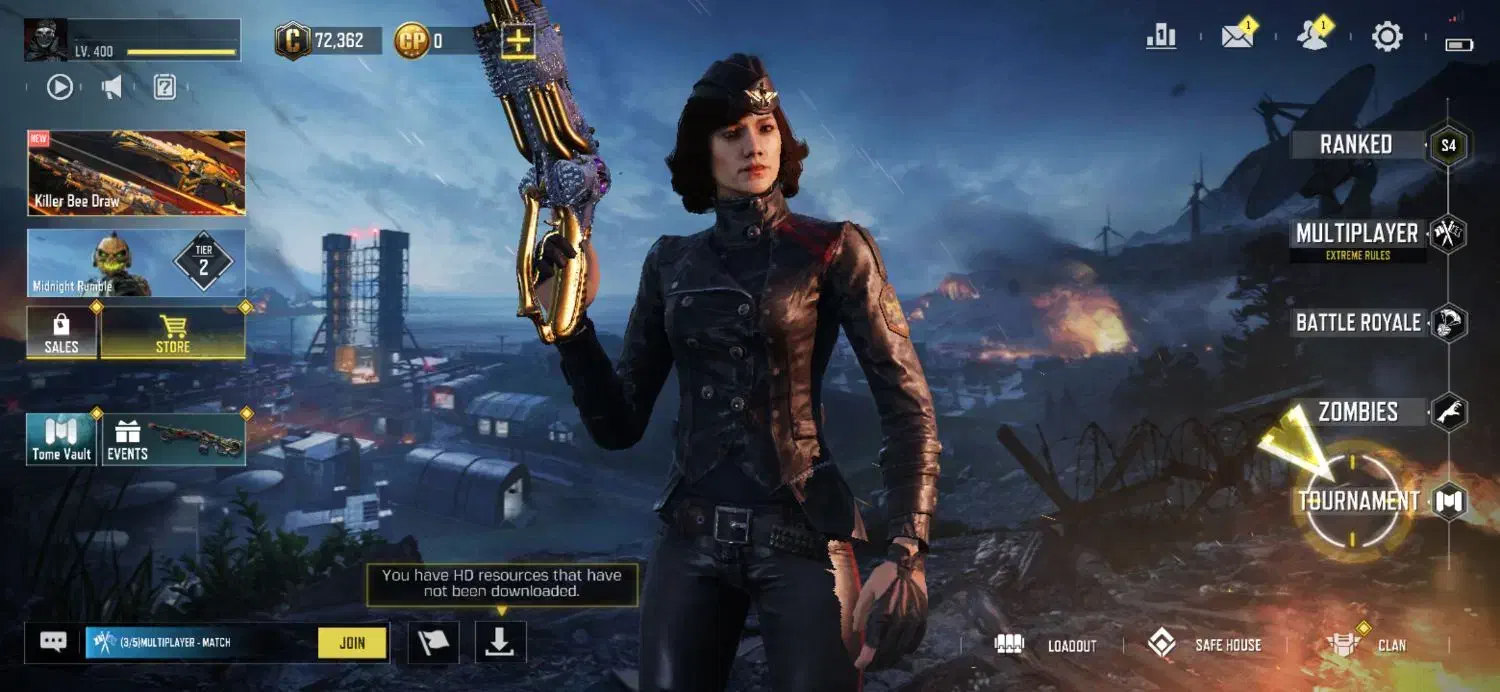Select Multiplayer mode
Image resolution: width=1500 pixels, height=692 pixels.
click(x=1356, y=234)
